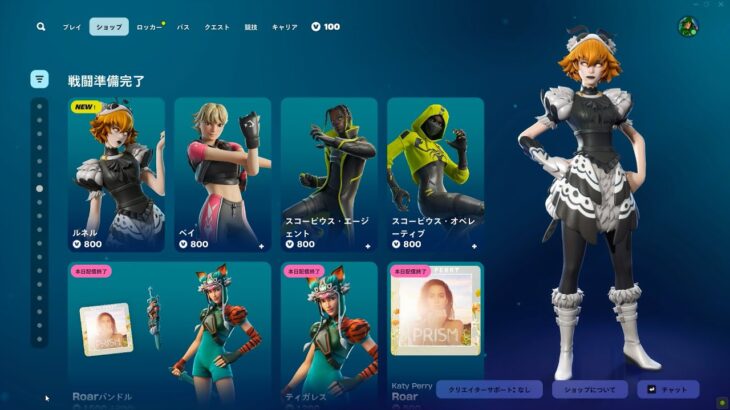
Task: Switch to the 競技 tab
Action: point(251,27)
